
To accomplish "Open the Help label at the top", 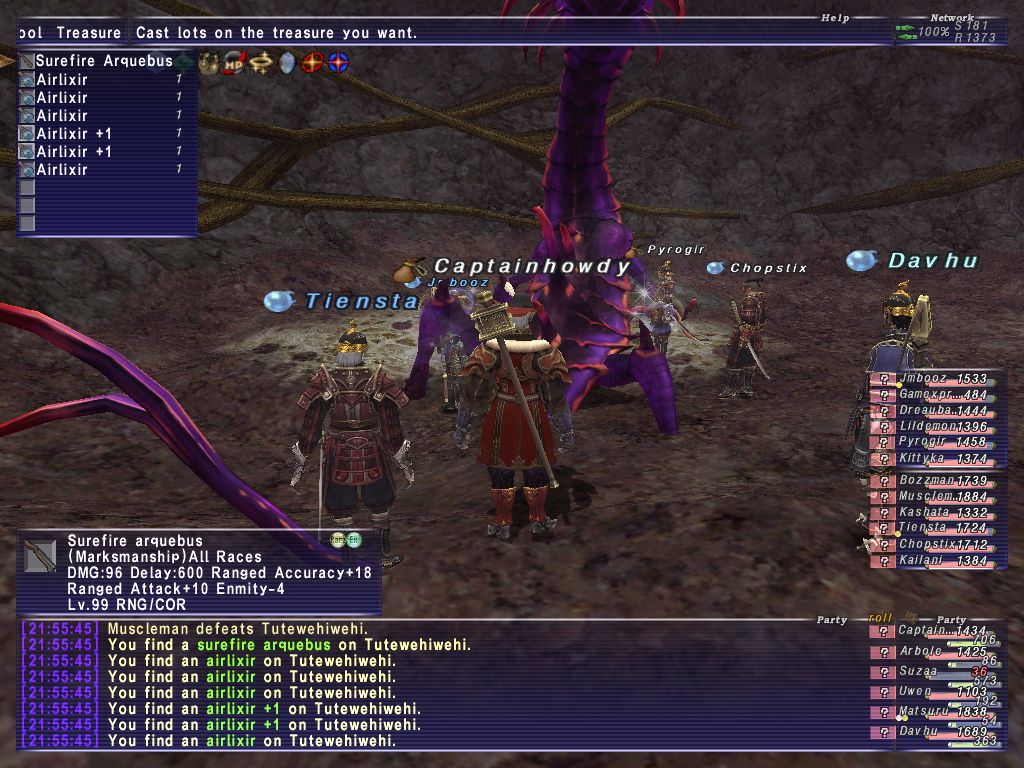I will (834, 18).
